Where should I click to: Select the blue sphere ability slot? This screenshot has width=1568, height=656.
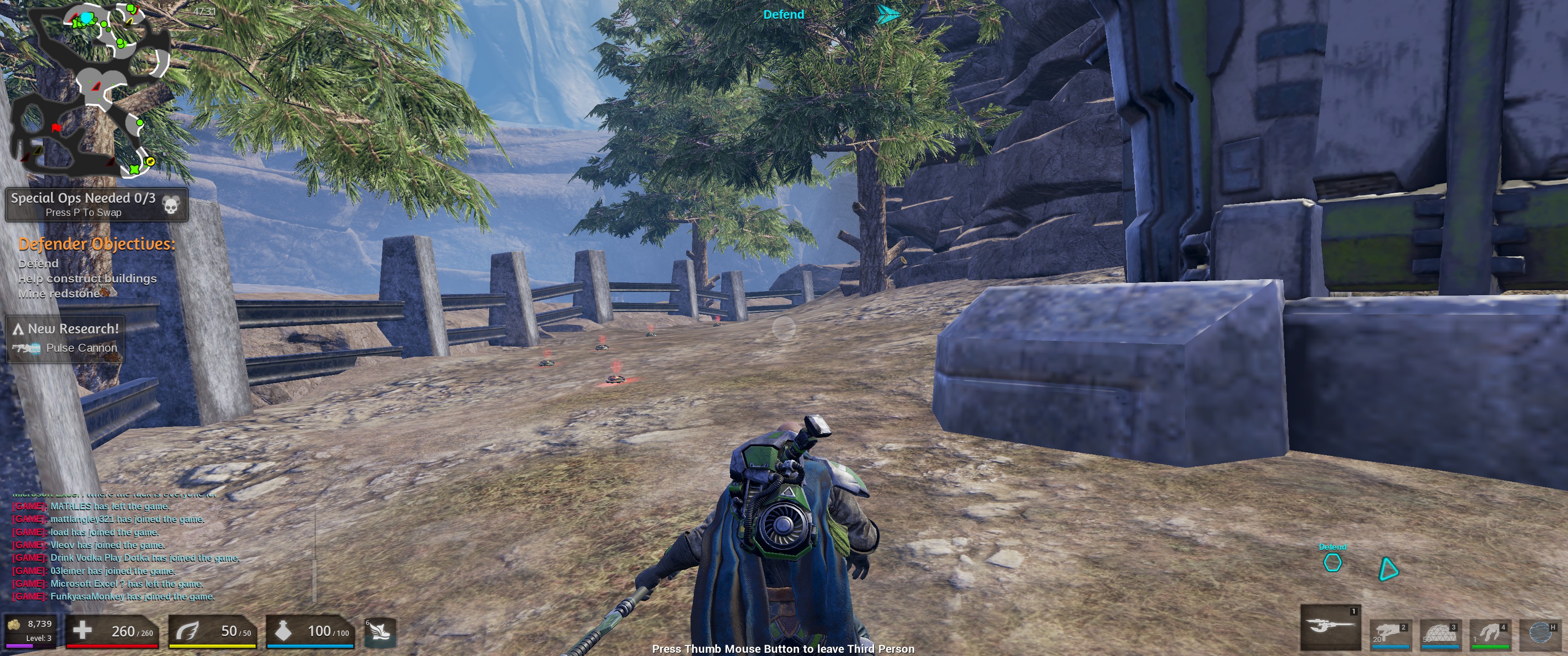[x=1539, y=635]
